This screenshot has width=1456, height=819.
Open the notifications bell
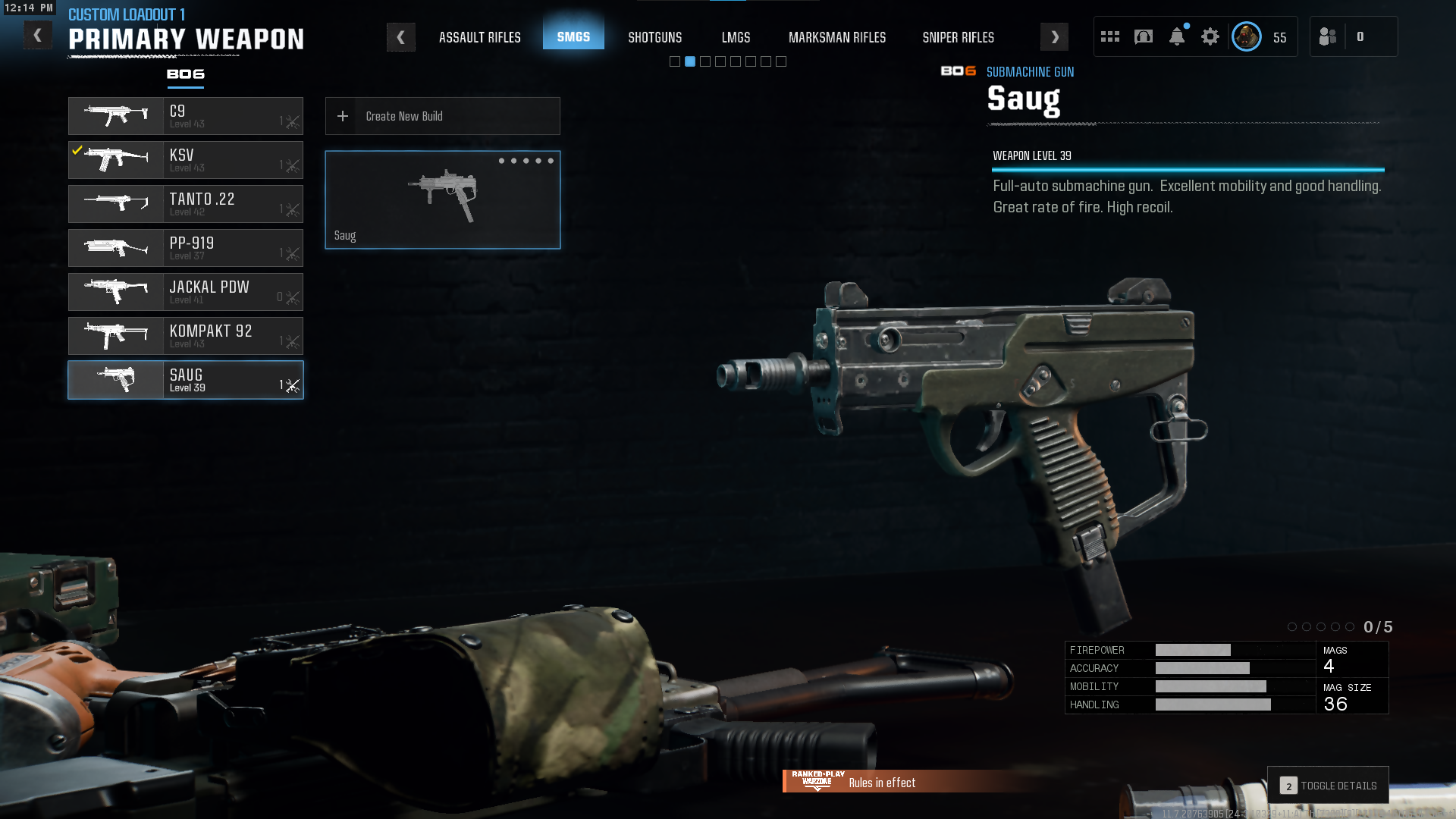click(x=1176, y=36)
